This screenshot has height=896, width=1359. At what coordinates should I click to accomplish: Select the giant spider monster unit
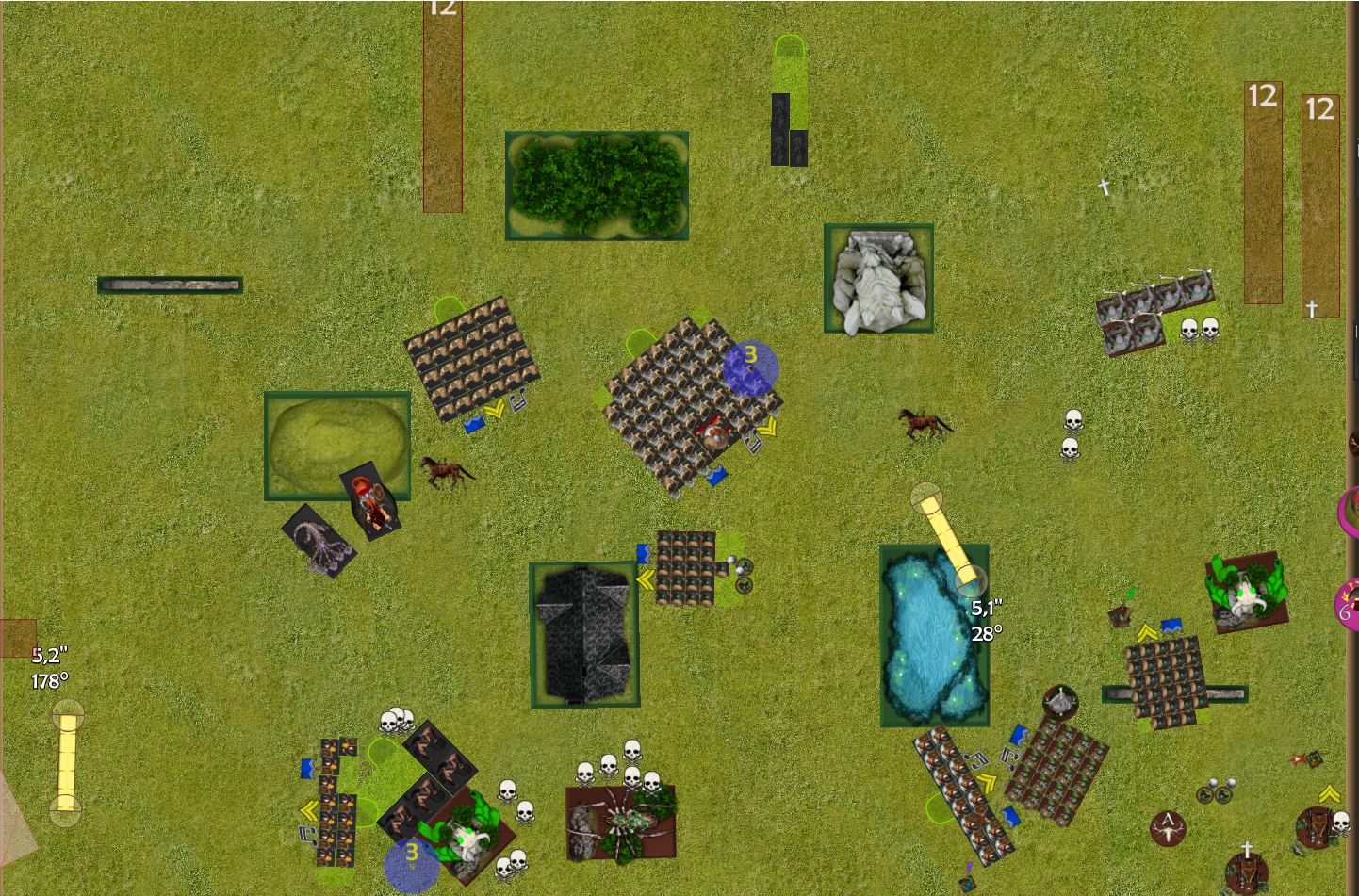(621, 823)
